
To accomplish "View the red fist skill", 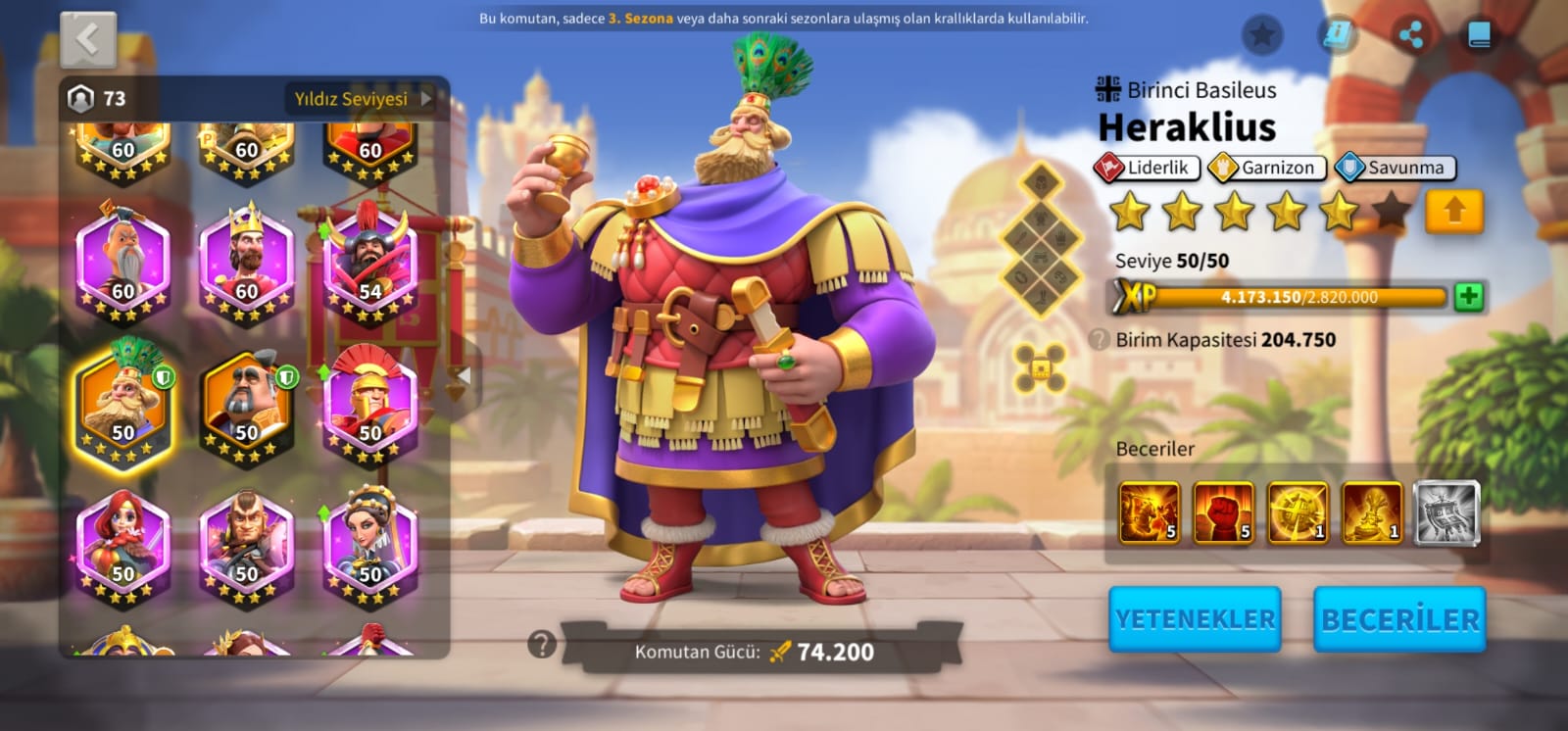I will 1223,512.
